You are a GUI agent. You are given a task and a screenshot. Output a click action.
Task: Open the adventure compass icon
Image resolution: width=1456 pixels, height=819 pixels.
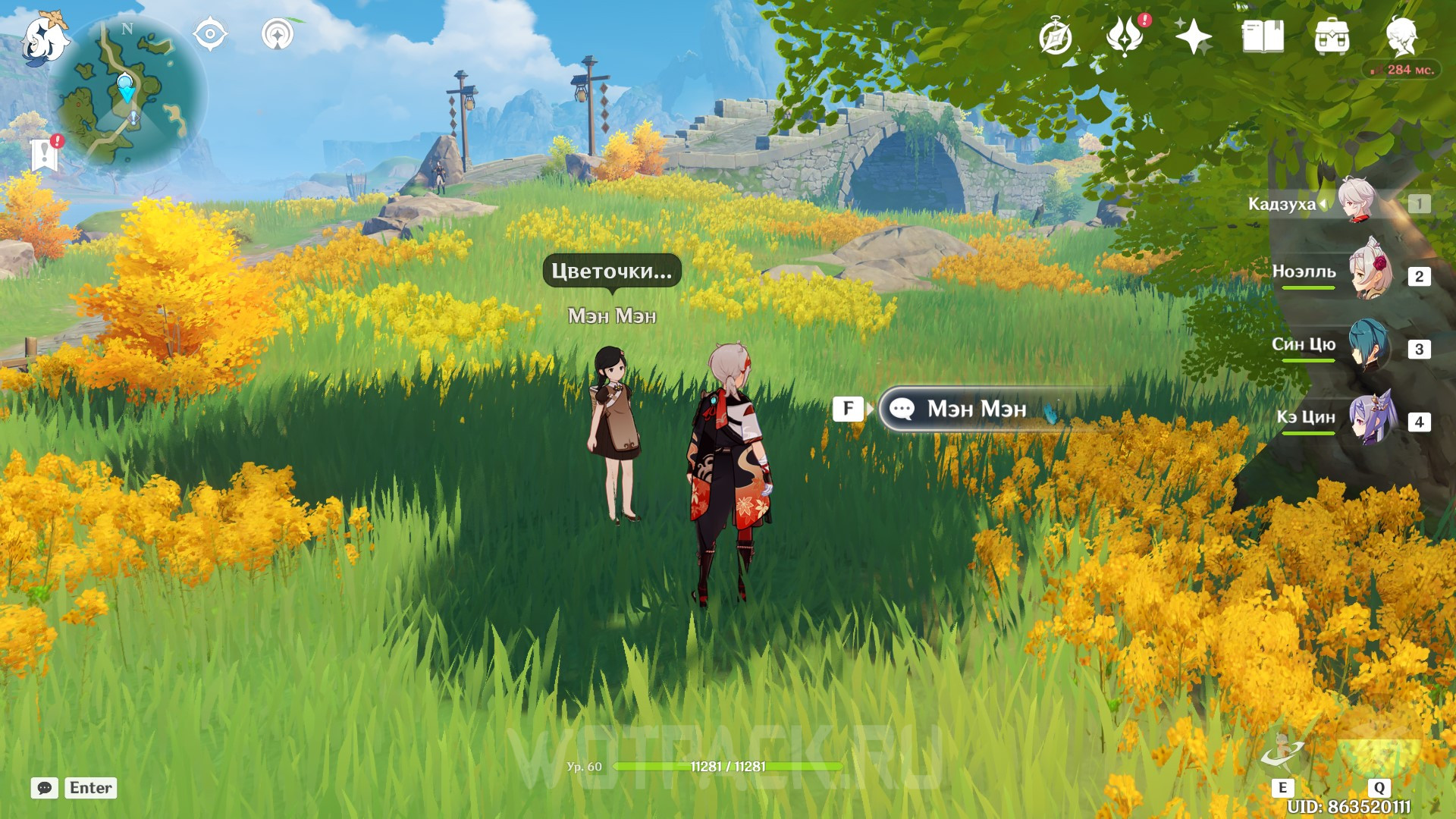click(x=1056, y=37)
